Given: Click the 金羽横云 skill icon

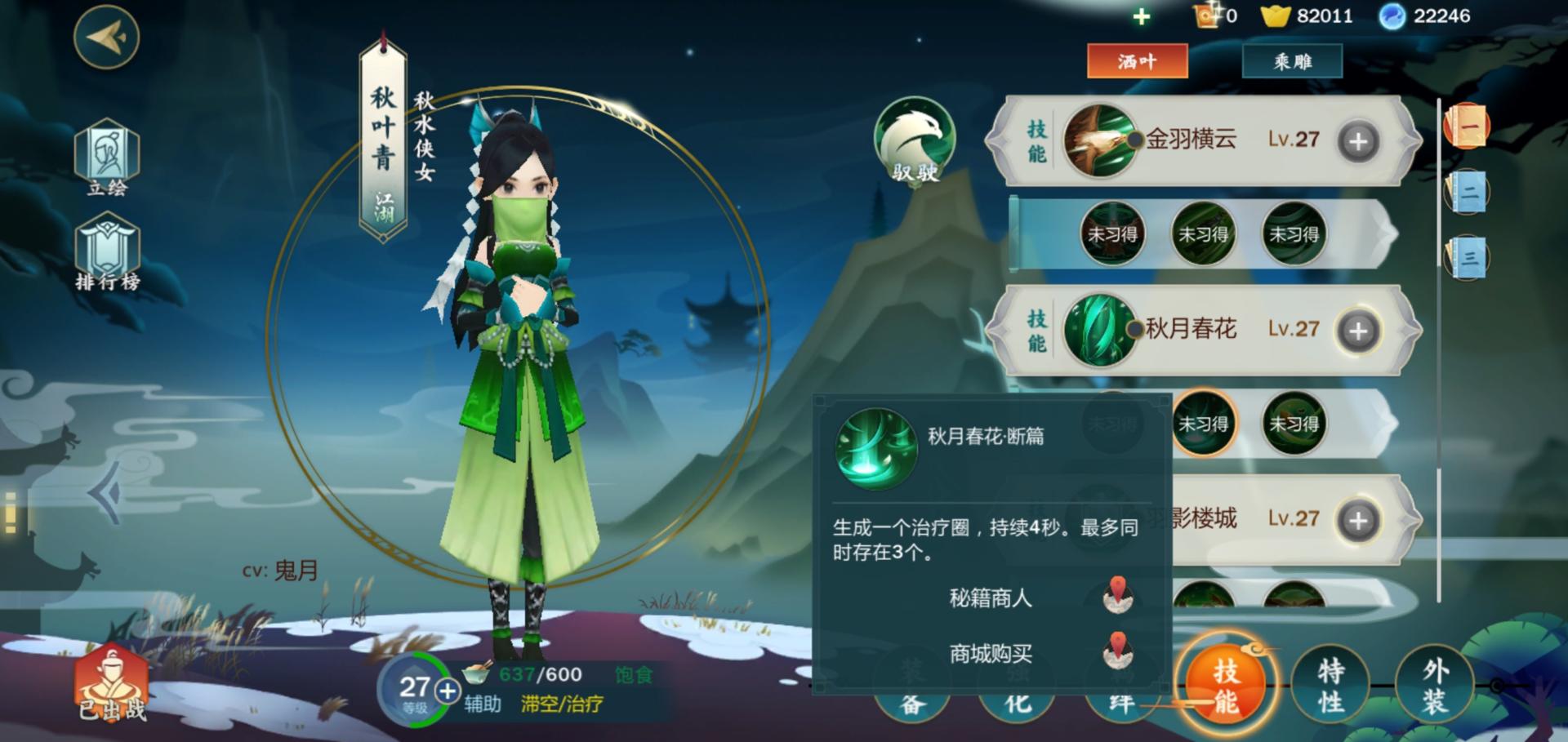Looking at the screenshot, I should 1098,139.
